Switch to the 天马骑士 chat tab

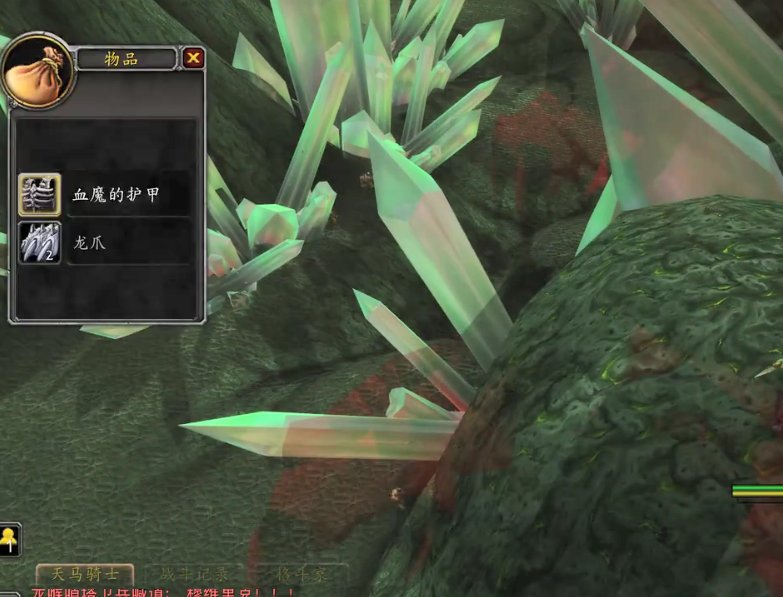coord(85,575)
